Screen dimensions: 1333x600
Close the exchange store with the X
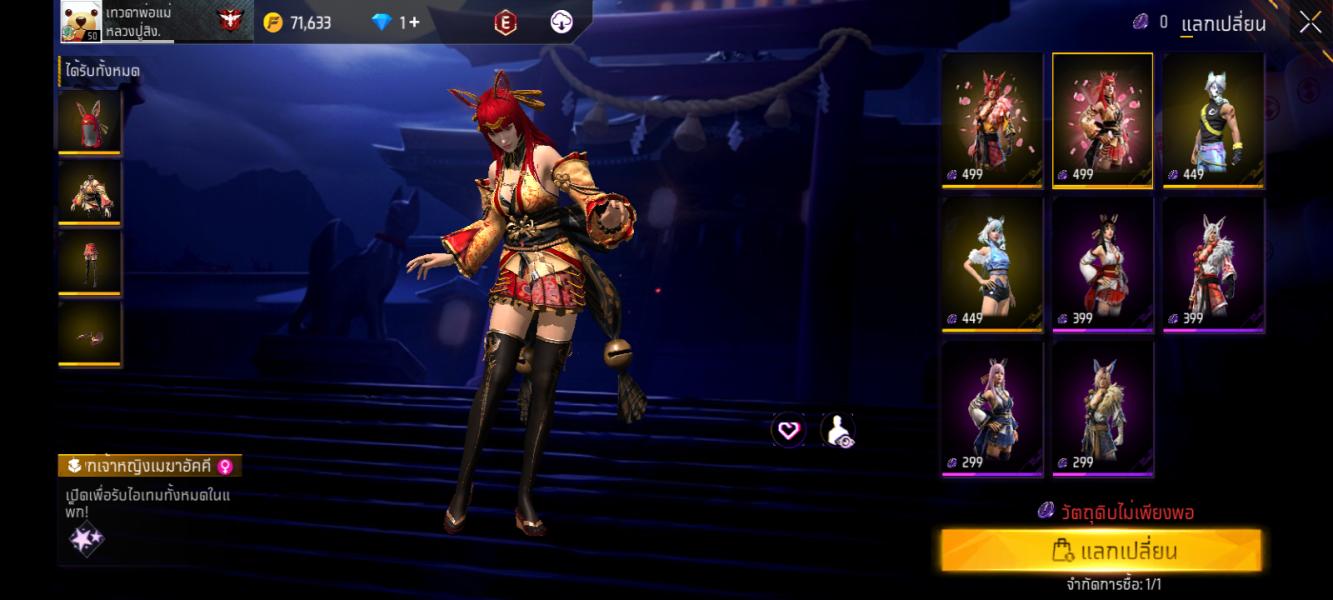pos(1310,22)
